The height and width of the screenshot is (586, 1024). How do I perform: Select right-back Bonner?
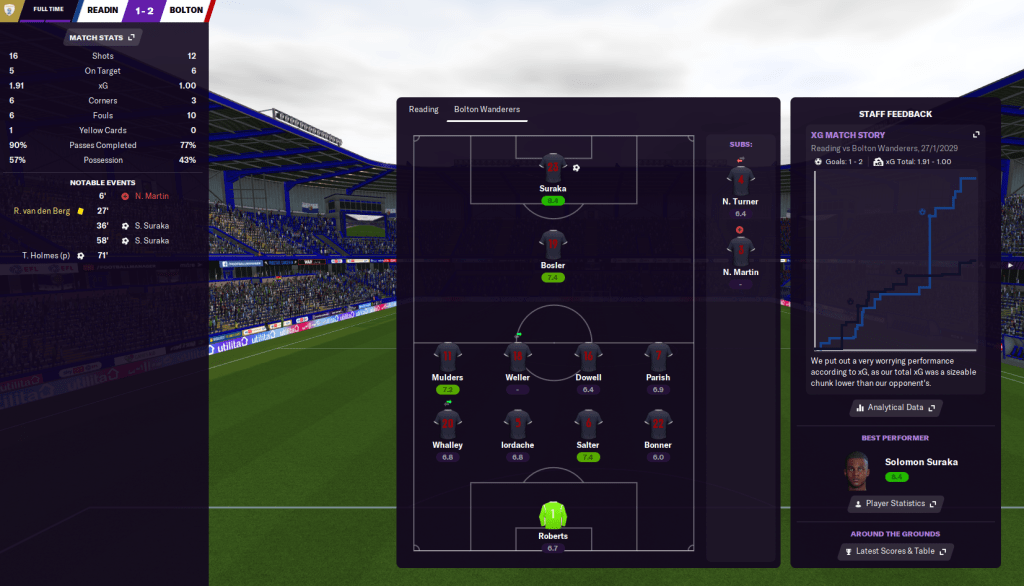(x=658, y=424)
